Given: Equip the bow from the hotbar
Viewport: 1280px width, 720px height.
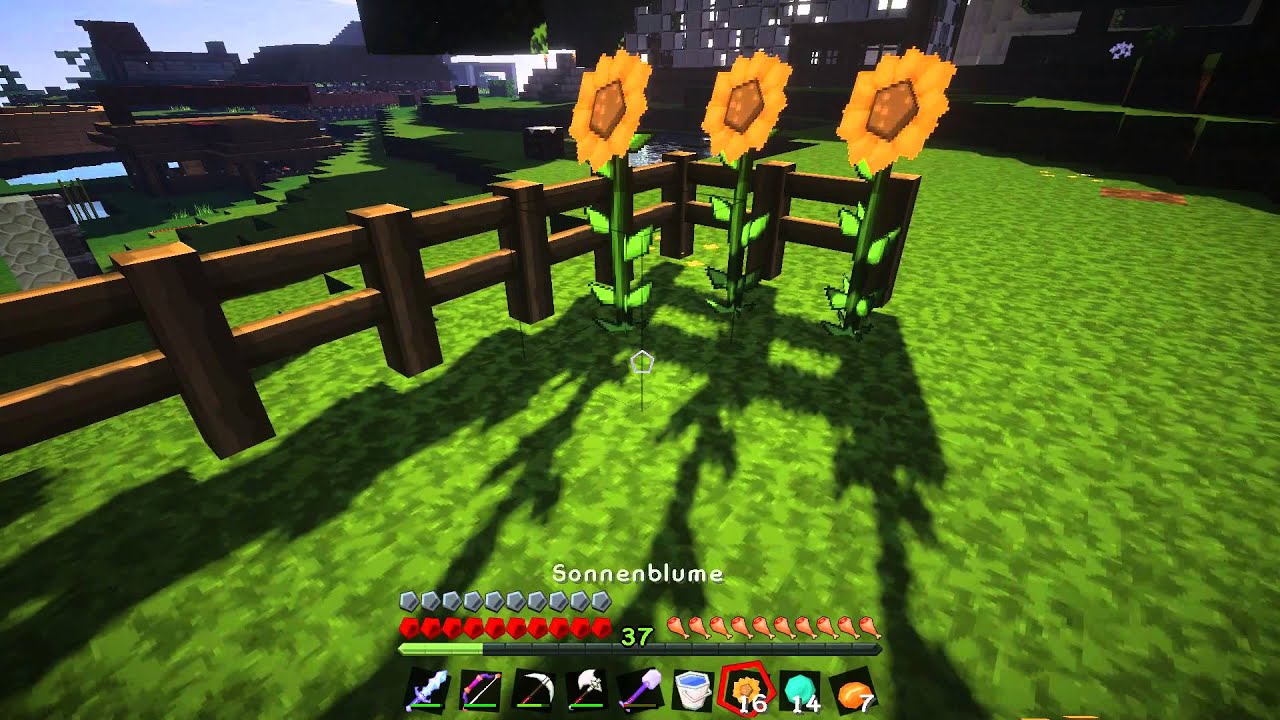Looking at the screenshot, I should click(478, 690).
